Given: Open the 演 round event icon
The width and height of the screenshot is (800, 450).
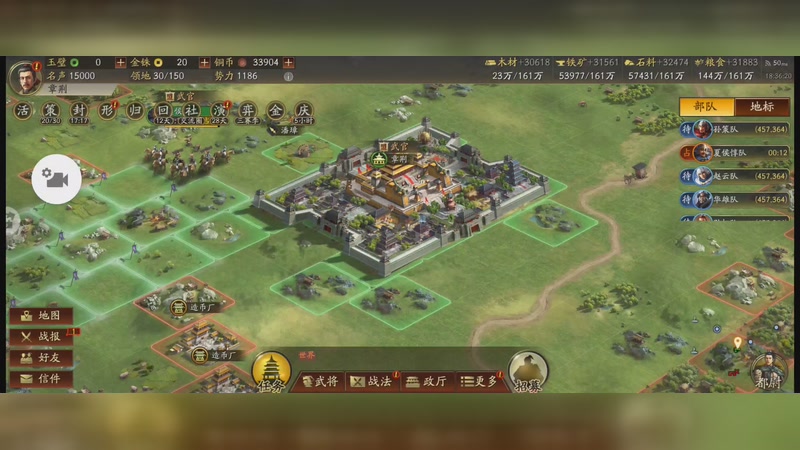Looking at the screenshot, I should coord(219,110).
